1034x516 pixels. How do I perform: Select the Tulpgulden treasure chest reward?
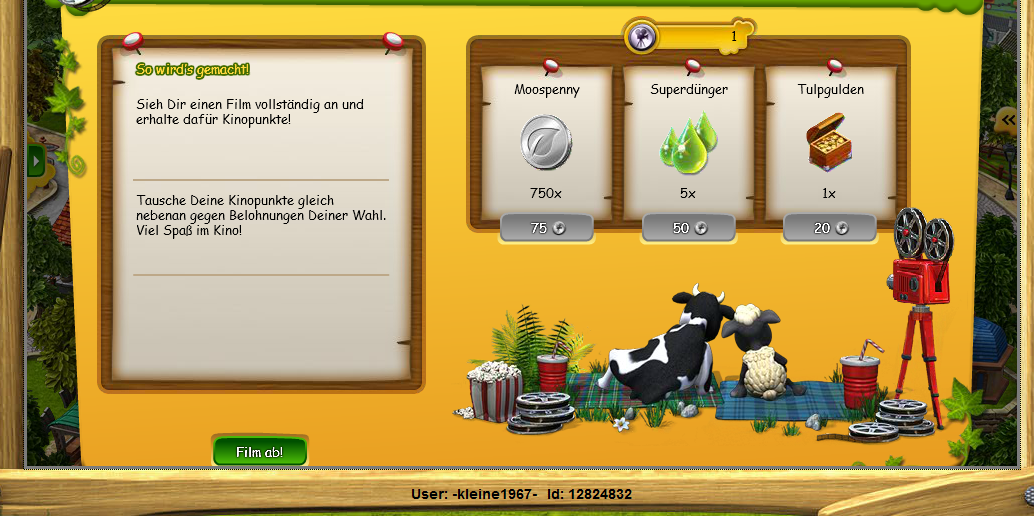[829, 144]
